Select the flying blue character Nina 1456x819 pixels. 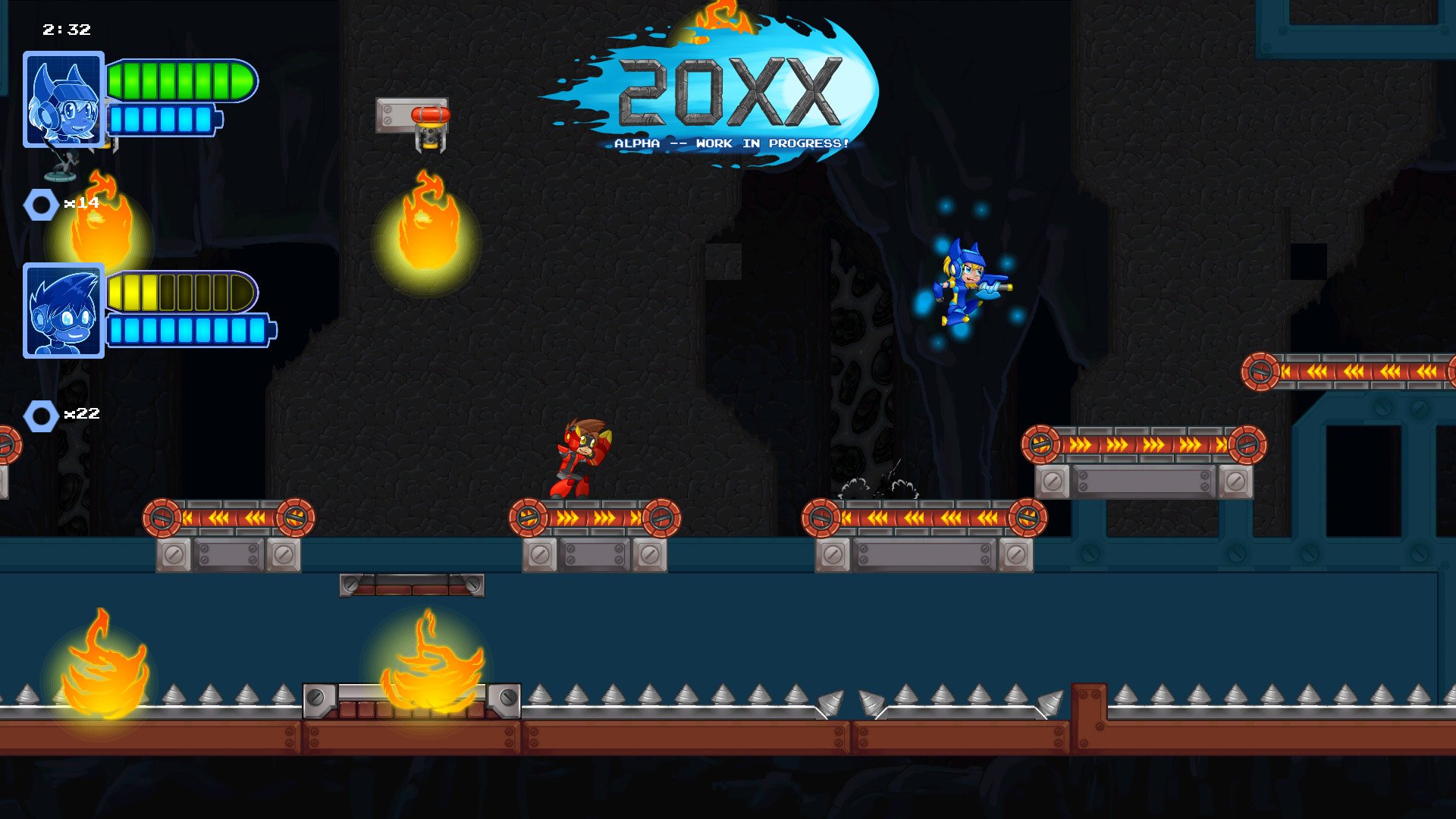coord(963,284)
